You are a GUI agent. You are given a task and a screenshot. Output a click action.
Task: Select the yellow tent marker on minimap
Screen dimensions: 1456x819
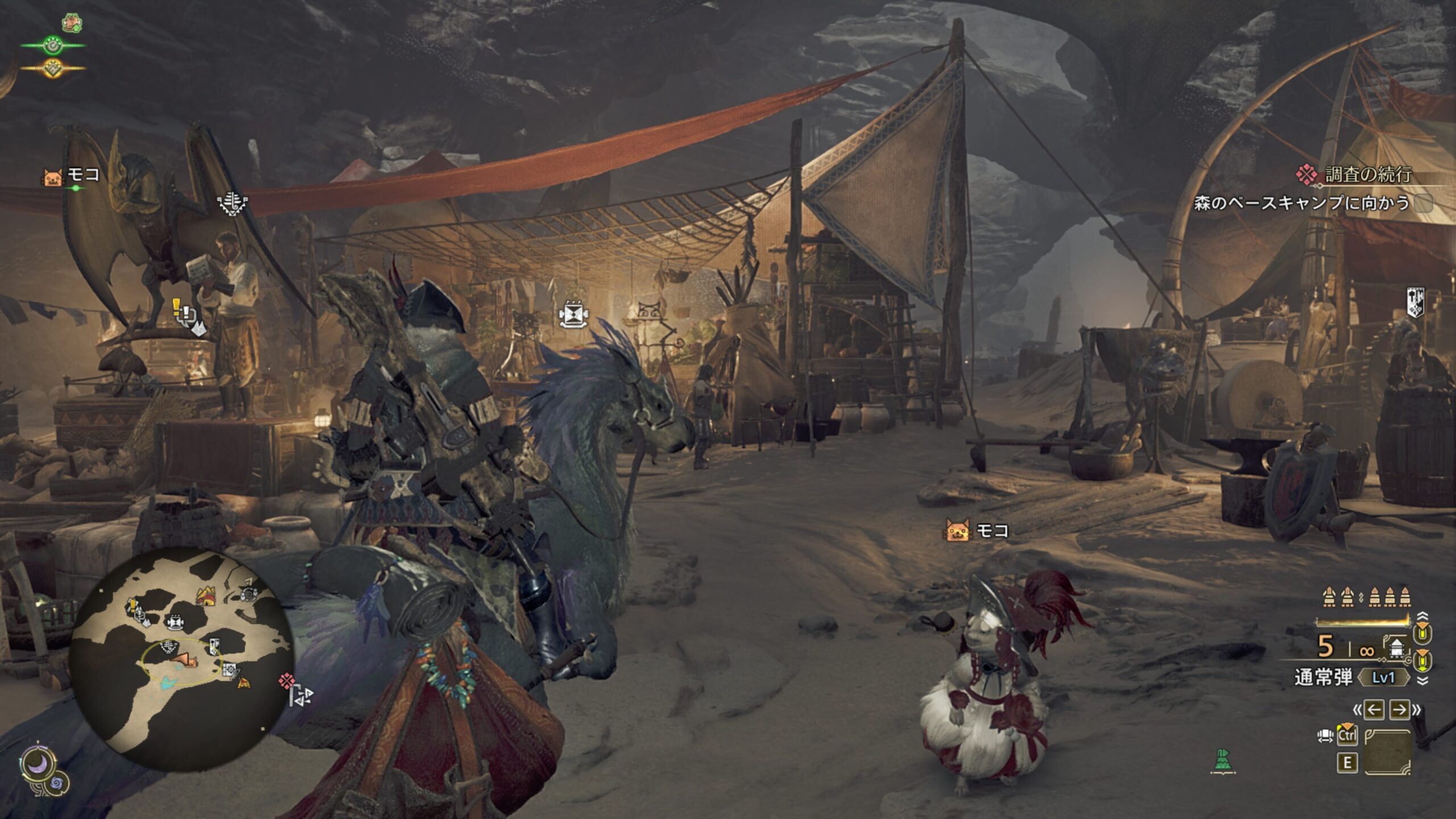coord(206,597)
